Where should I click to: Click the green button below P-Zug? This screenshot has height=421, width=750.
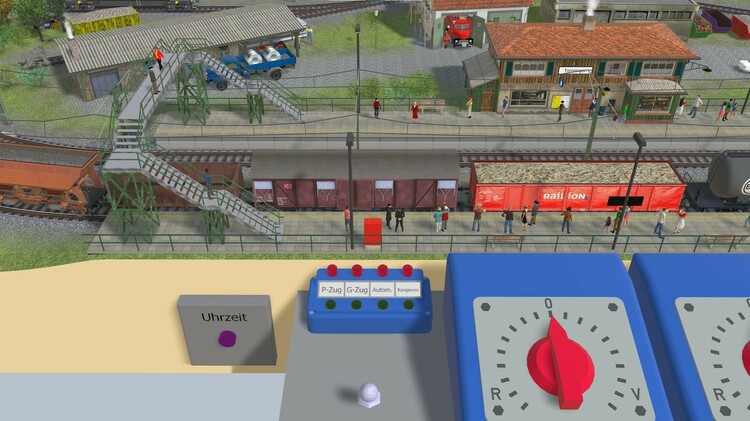(329, 304)
